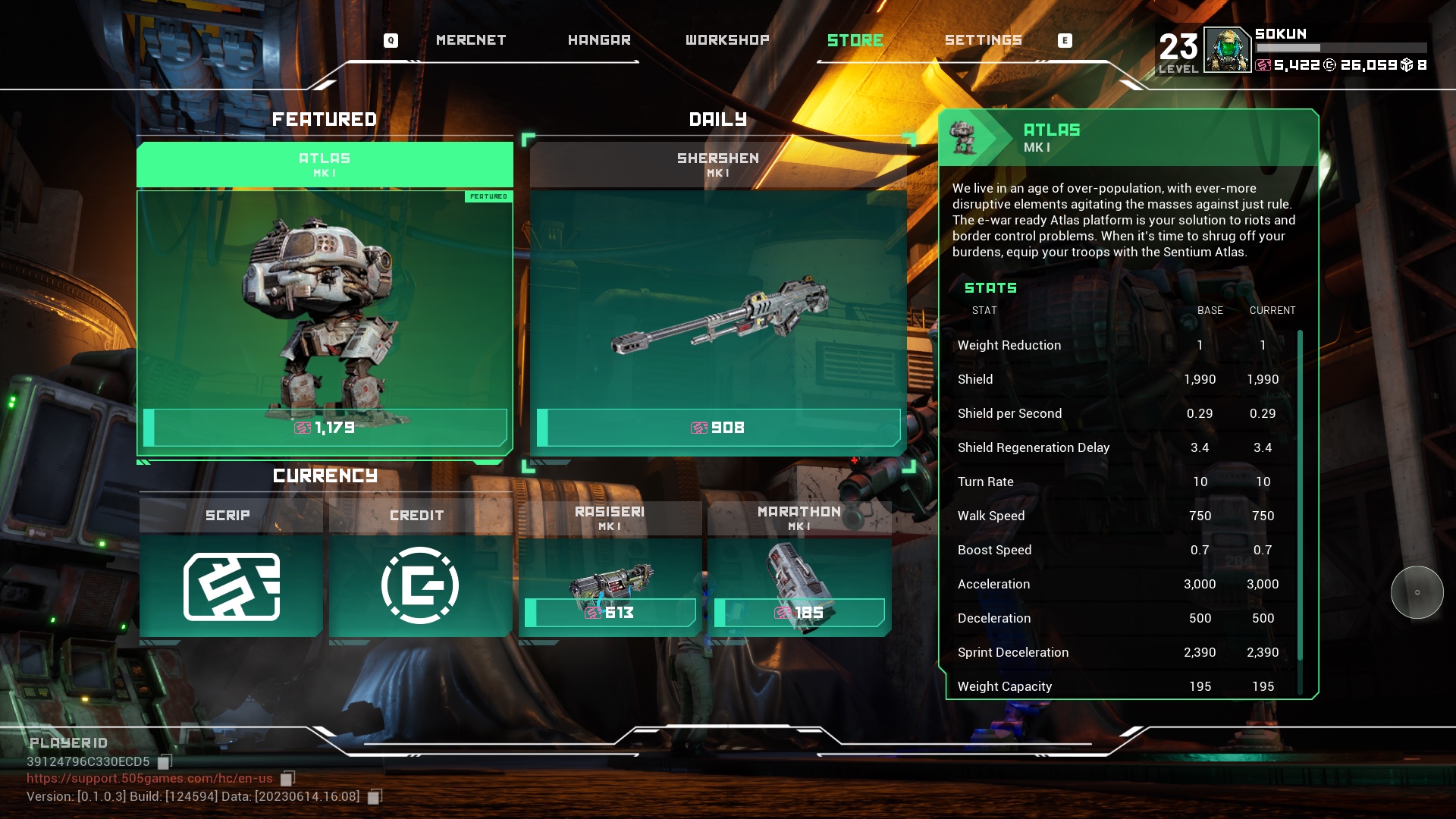Switch to the Hangar tab
This screenshot has height=819, width=1456.
[599, 40]
